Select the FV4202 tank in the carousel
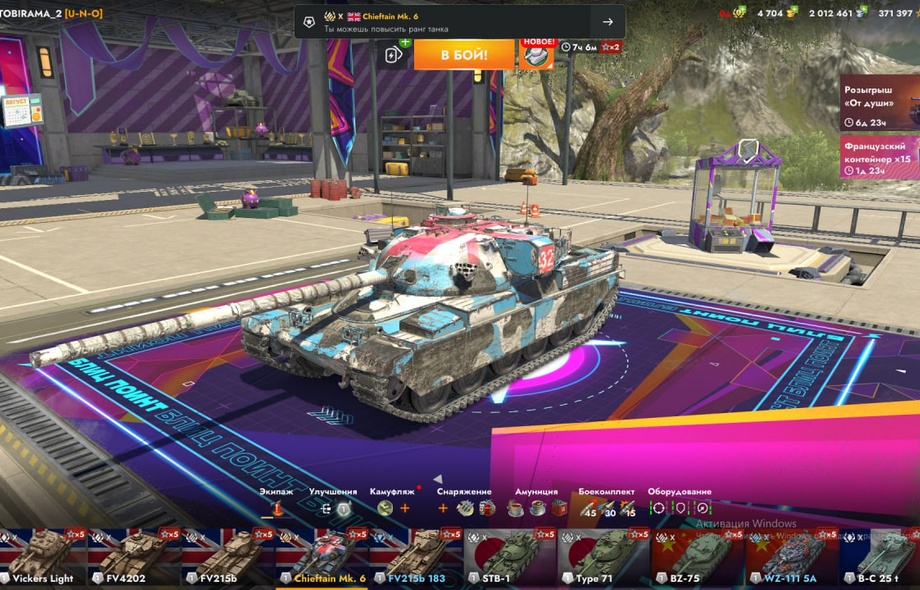The image size is (920, 590). (134, 558)
